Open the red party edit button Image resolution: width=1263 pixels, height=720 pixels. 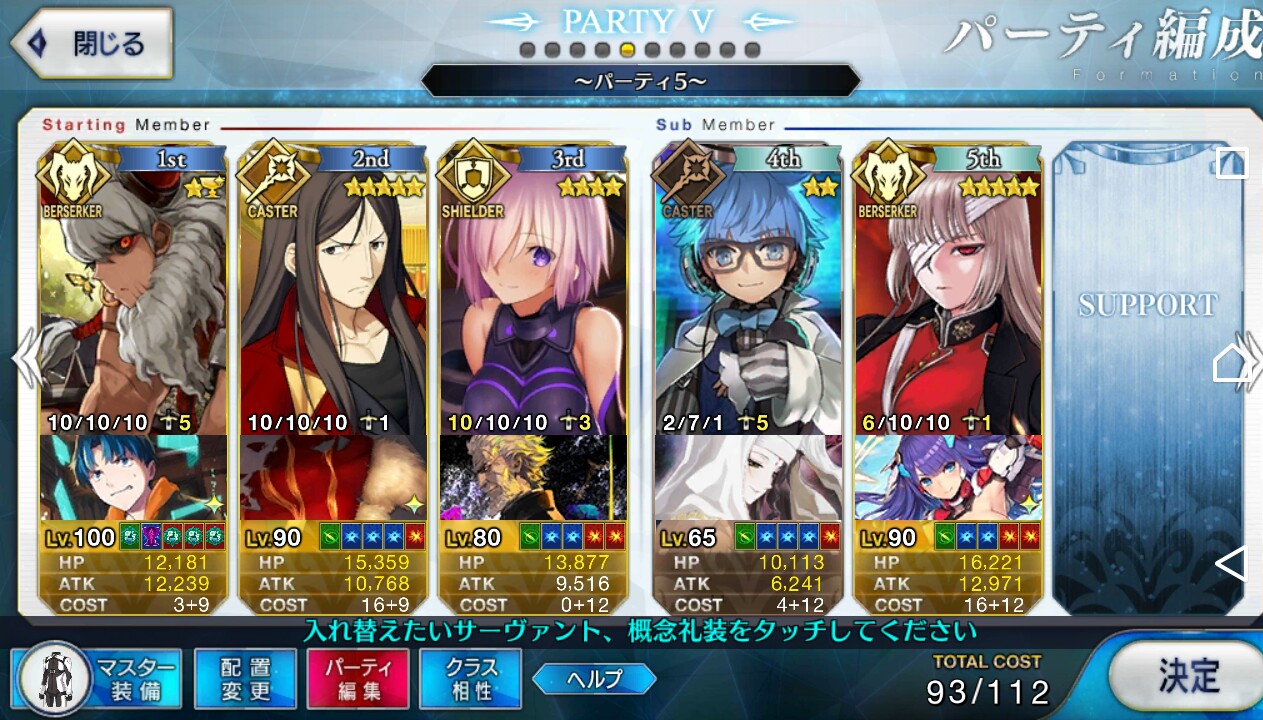[x=358, y=679]
